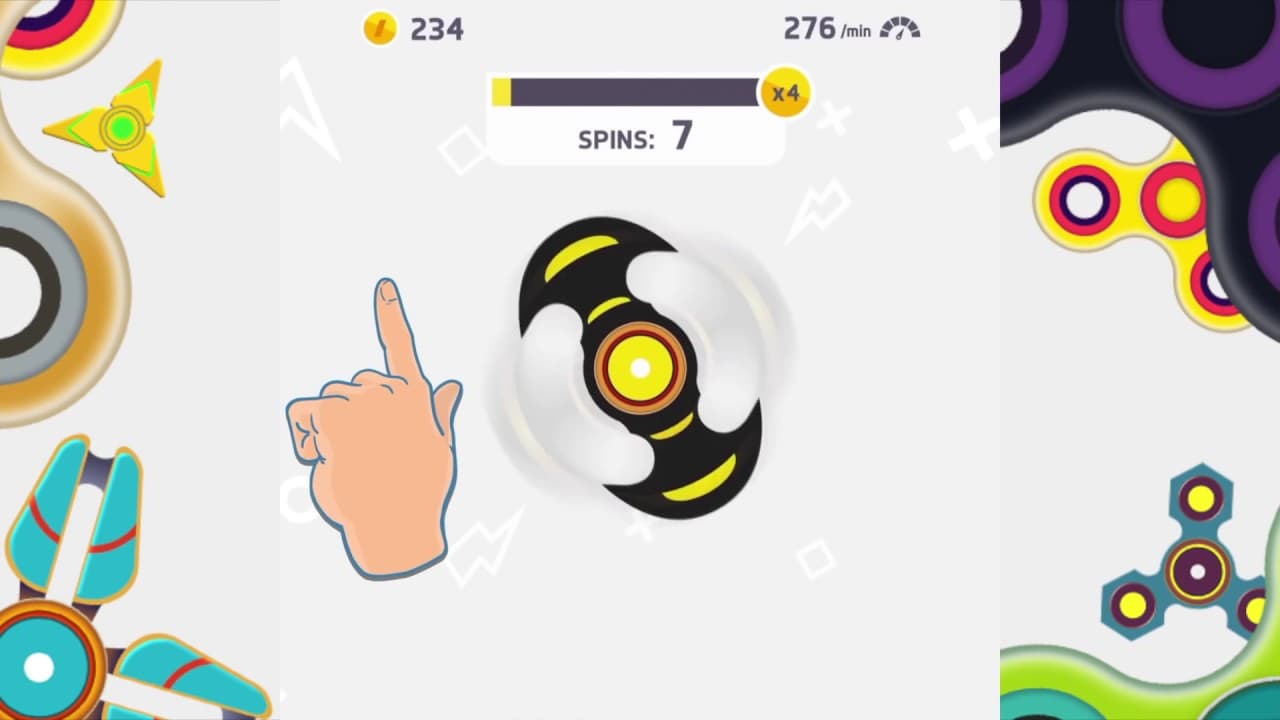Click the x4 multiplier badge
This screenshot has height=720, width=1280.
tap(785, 93)
